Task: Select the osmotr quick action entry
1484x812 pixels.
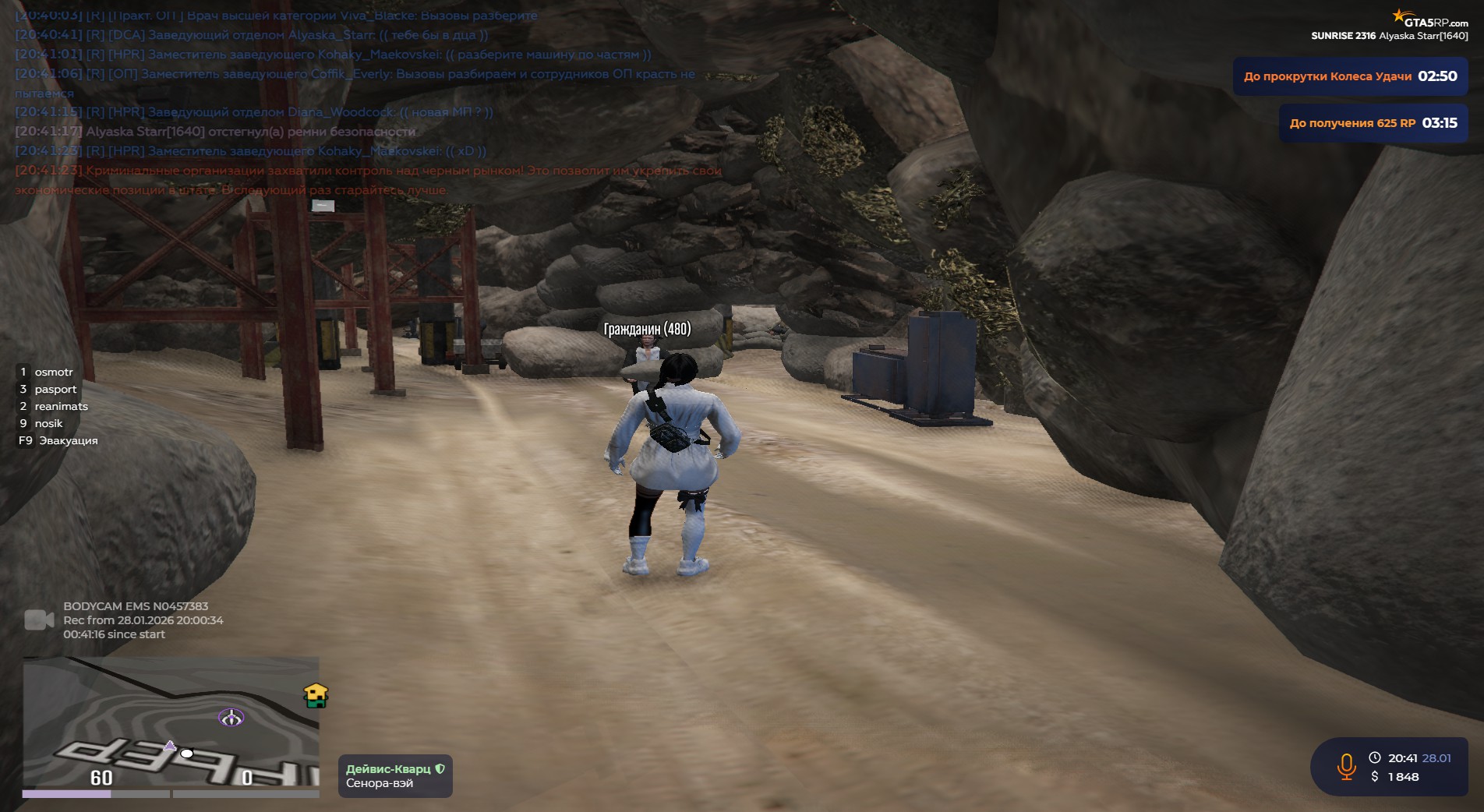Action: click(x=53, y=372)
